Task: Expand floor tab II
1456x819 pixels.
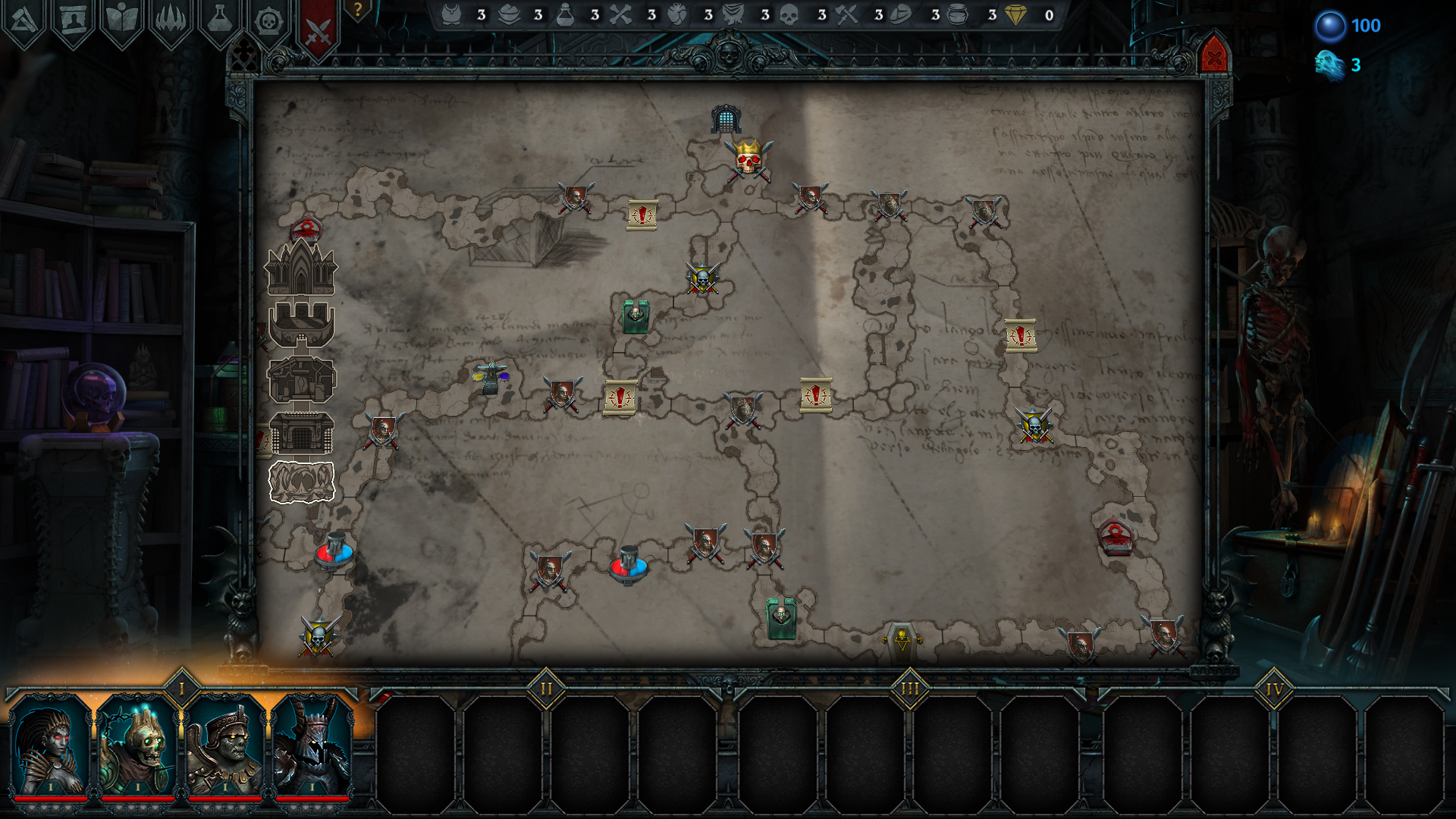Action: (x=547, y=688)
